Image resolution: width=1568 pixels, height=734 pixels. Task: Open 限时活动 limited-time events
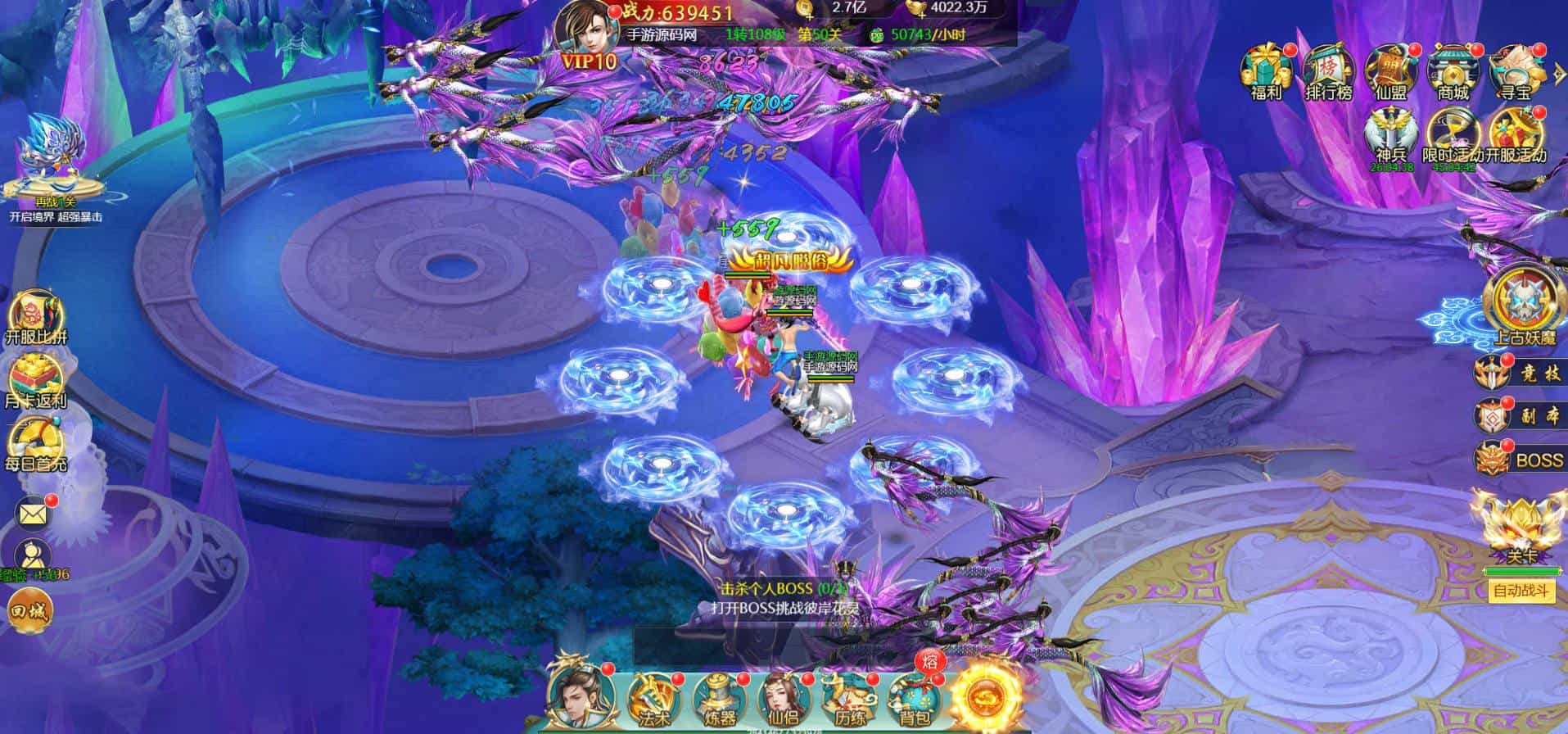[x=1453, y=136]
